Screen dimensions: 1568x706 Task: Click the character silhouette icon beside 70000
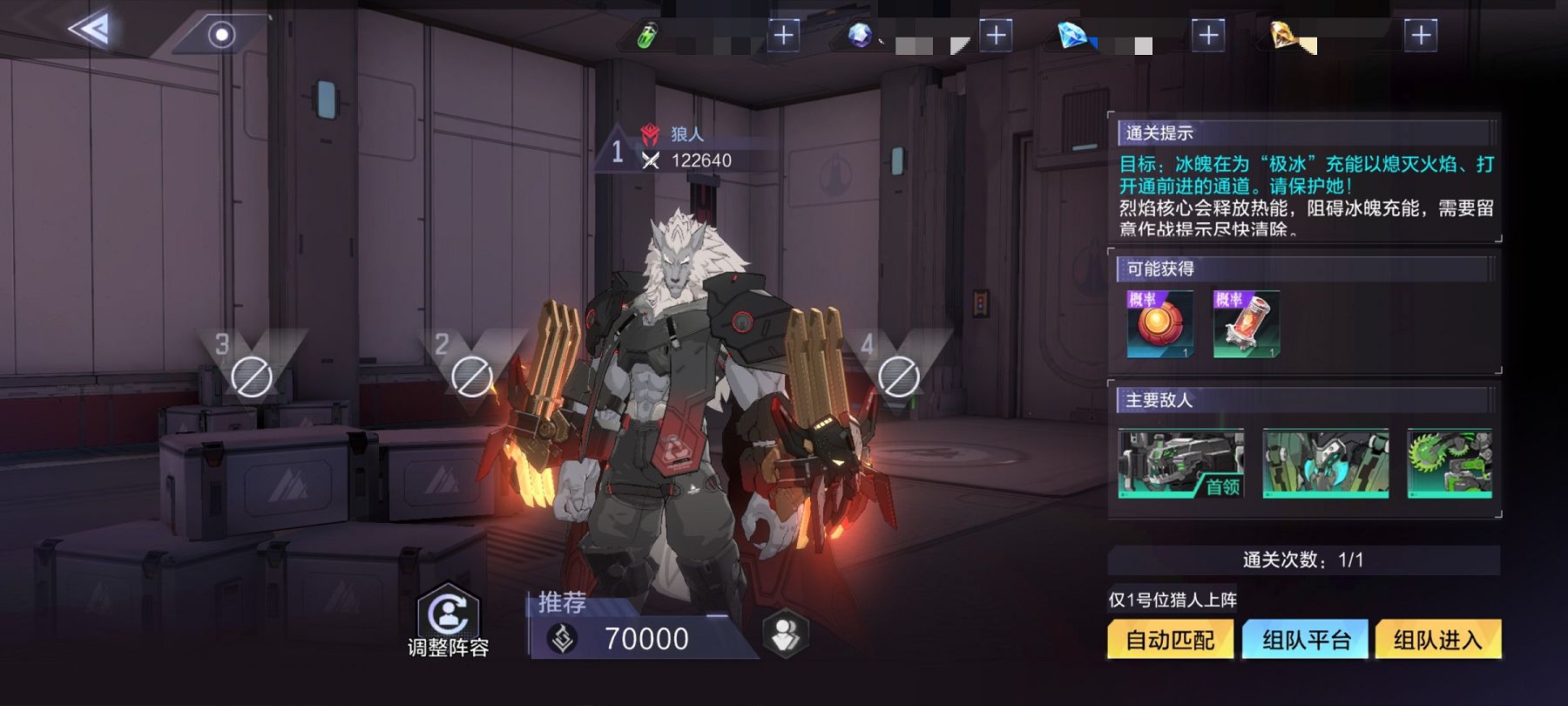[785, 635]
